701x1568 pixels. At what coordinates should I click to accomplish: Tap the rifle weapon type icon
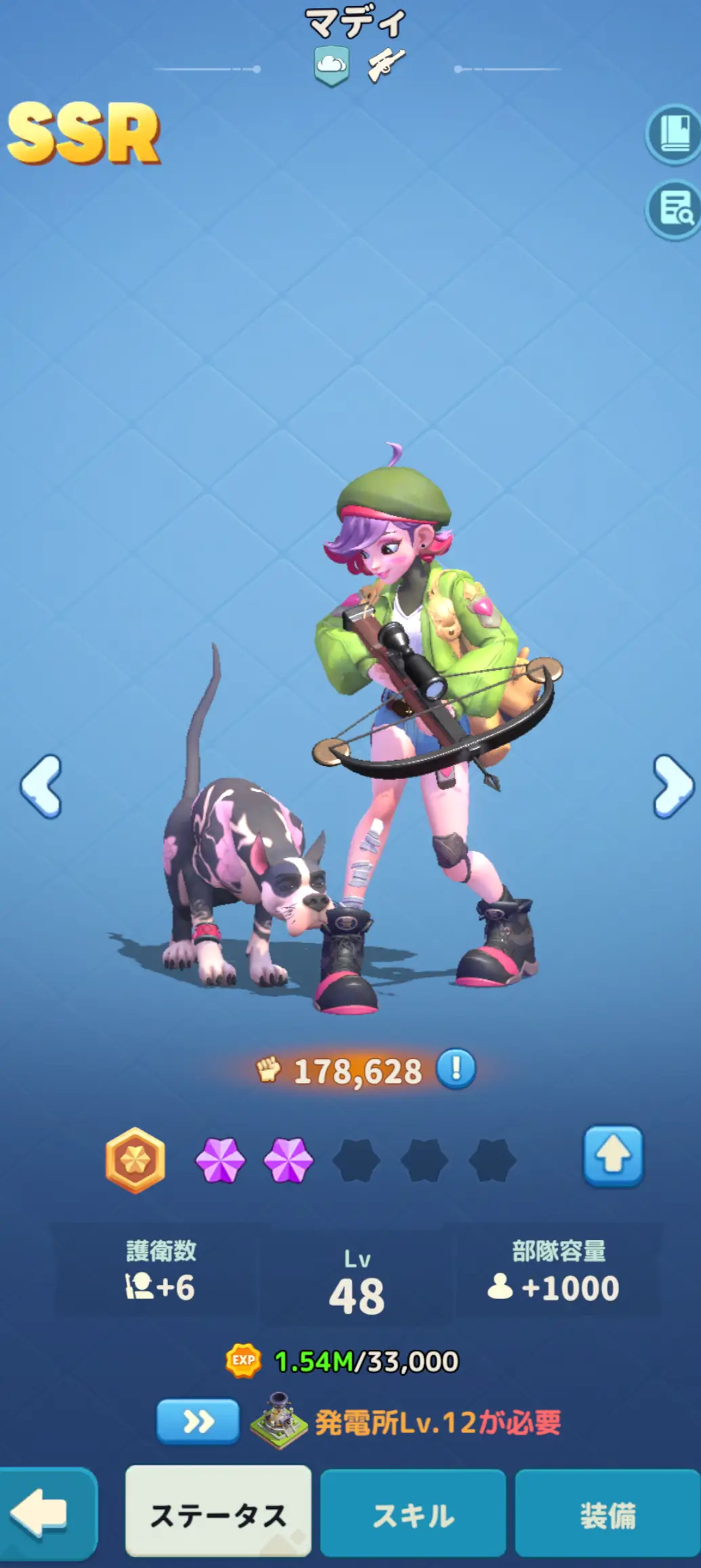click(386, 66)
